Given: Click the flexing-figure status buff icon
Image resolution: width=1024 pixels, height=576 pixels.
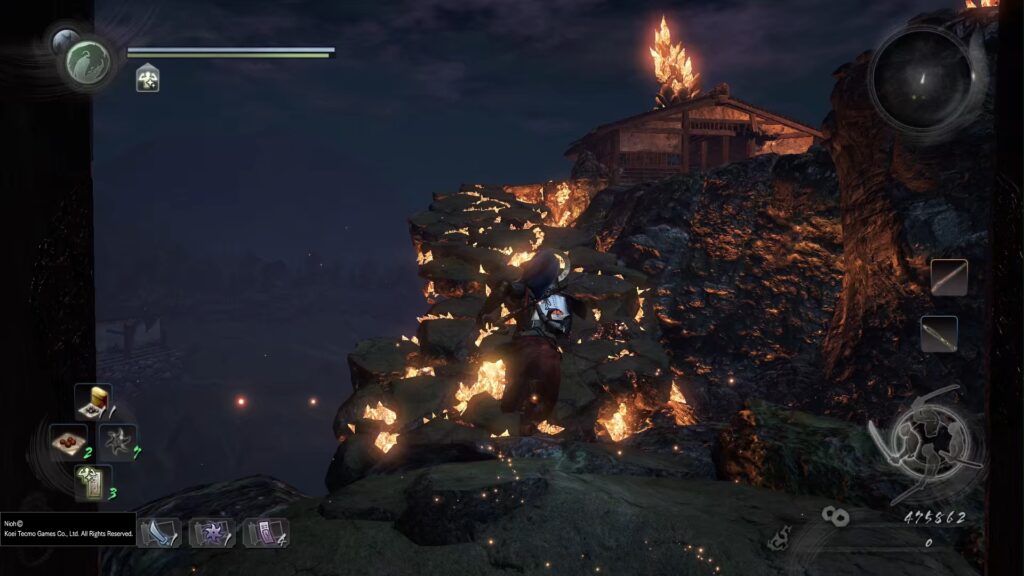Looking at the screenshot, I should point(148,78).
